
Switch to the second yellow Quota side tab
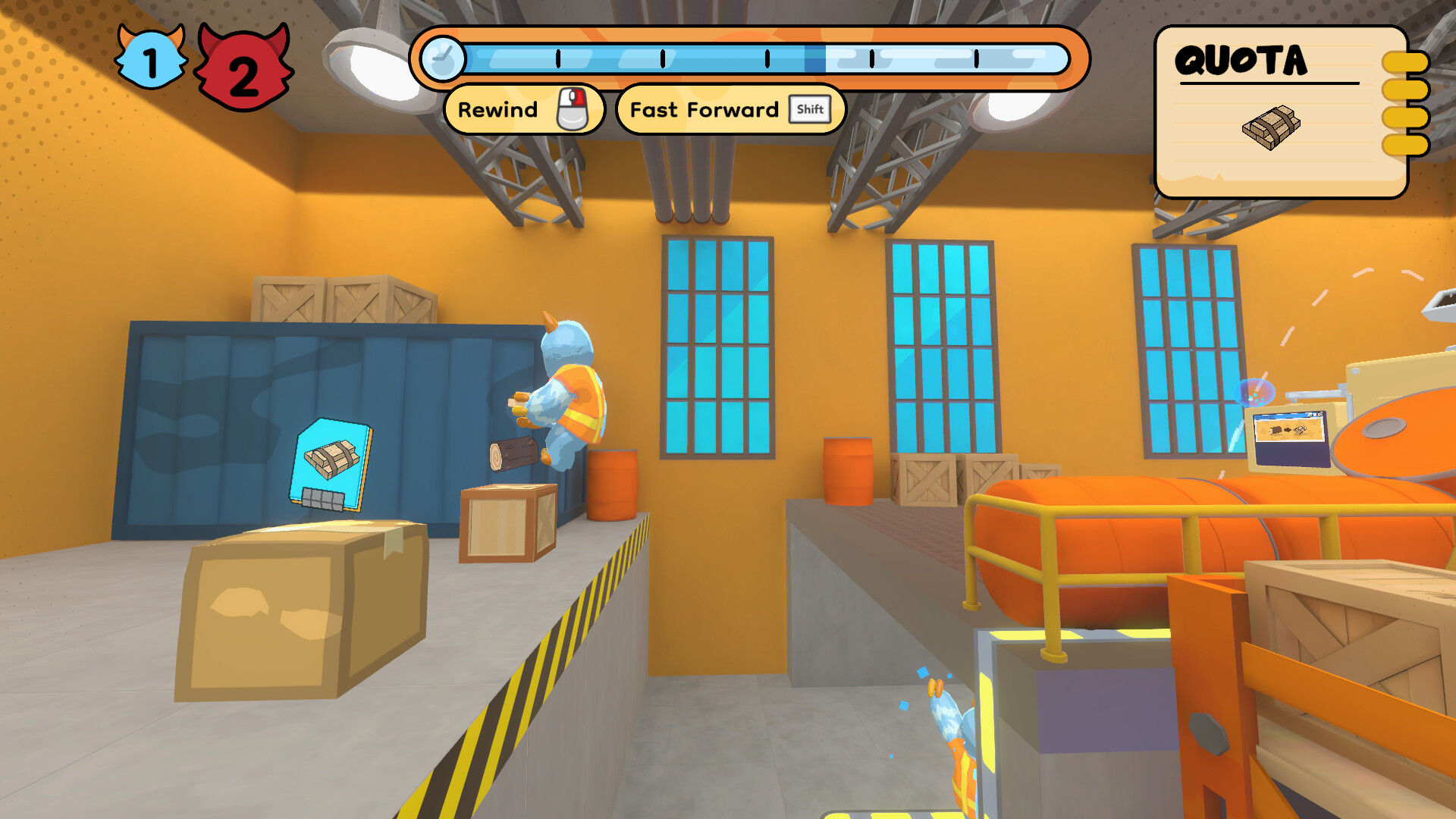click(1405, 89)
